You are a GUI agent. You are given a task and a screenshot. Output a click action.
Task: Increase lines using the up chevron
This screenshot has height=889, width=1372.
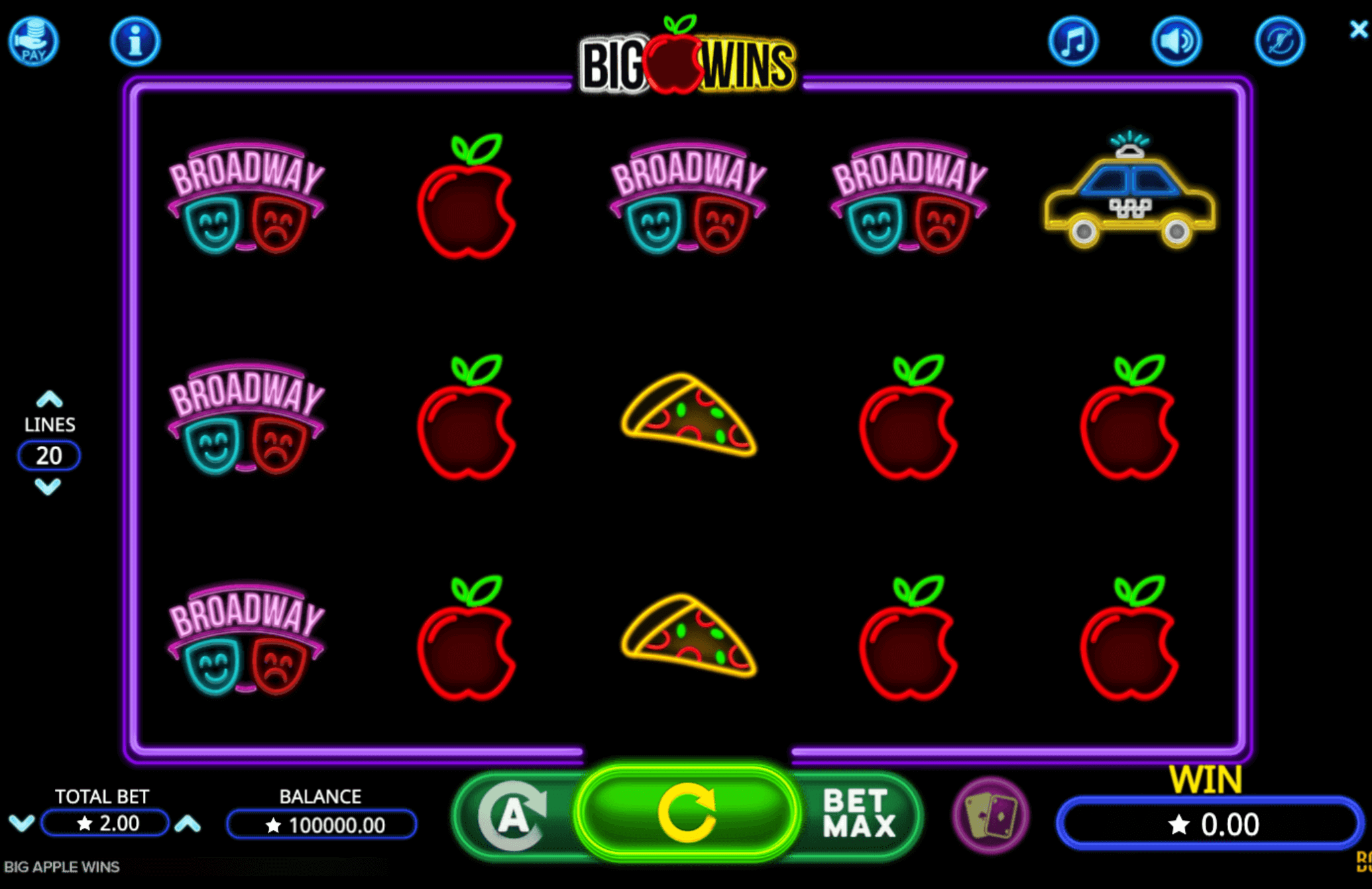click(49, 398)
